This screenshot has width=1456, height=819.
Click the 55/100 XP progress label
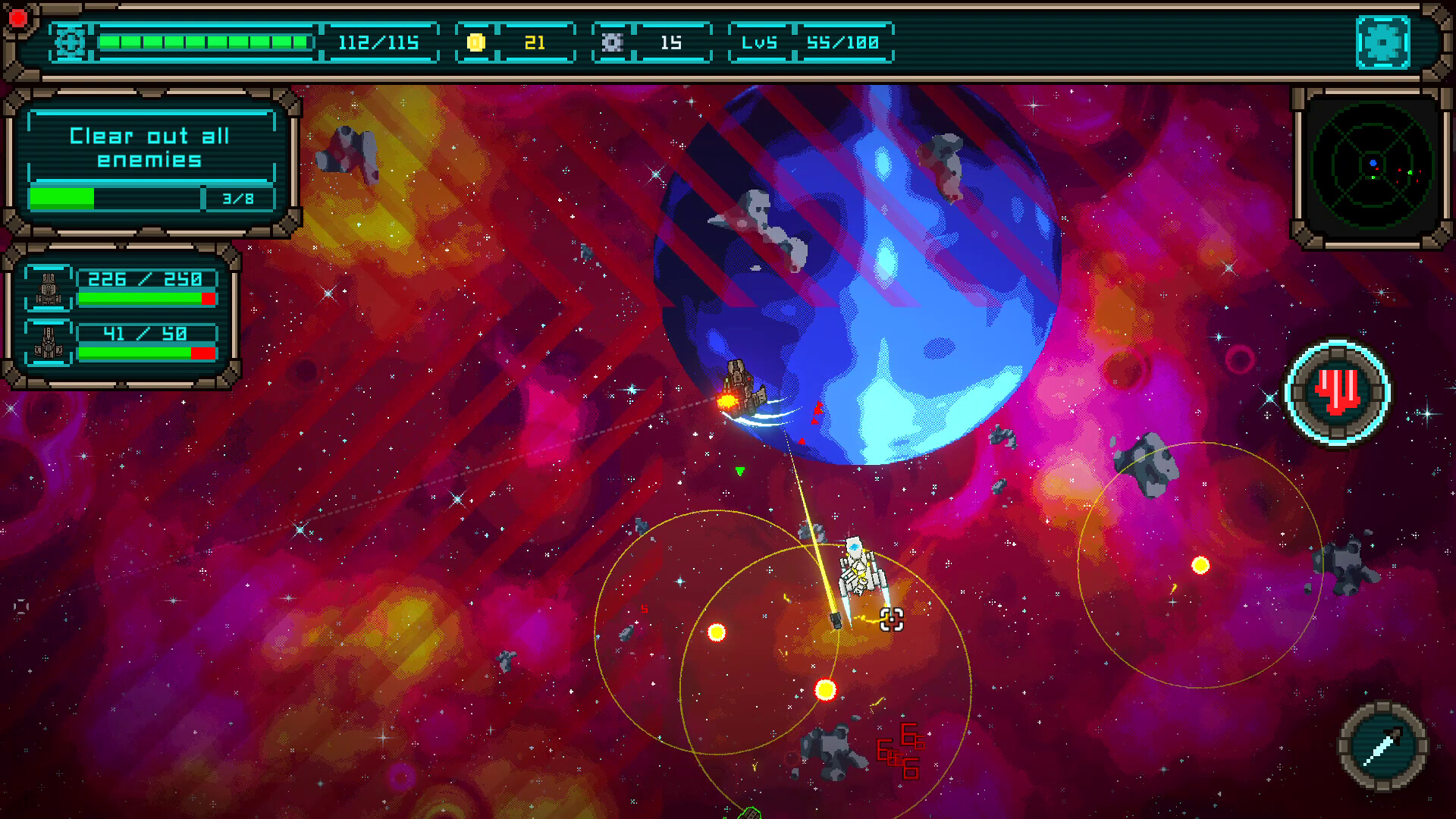[844, 43]
